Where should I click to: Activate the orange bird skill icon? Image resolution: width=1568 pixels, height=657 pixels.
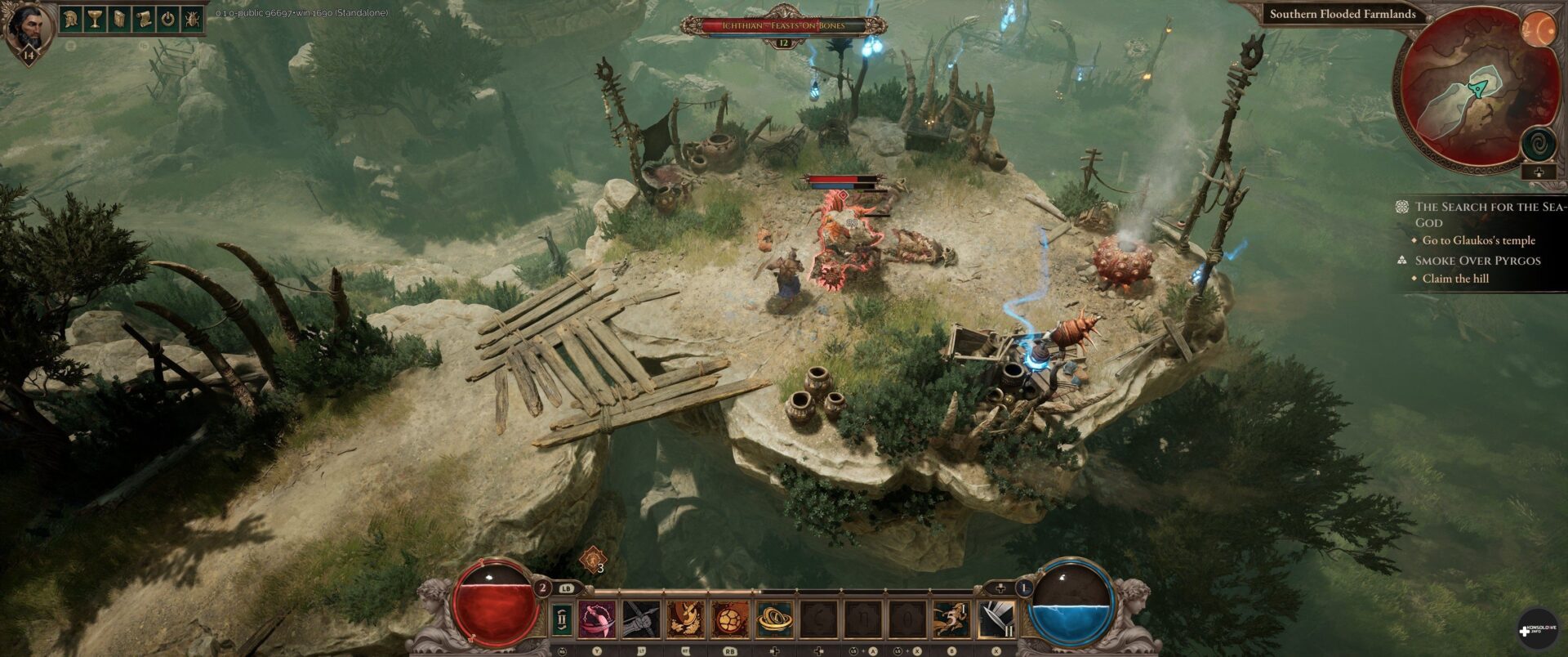(686, 620)
